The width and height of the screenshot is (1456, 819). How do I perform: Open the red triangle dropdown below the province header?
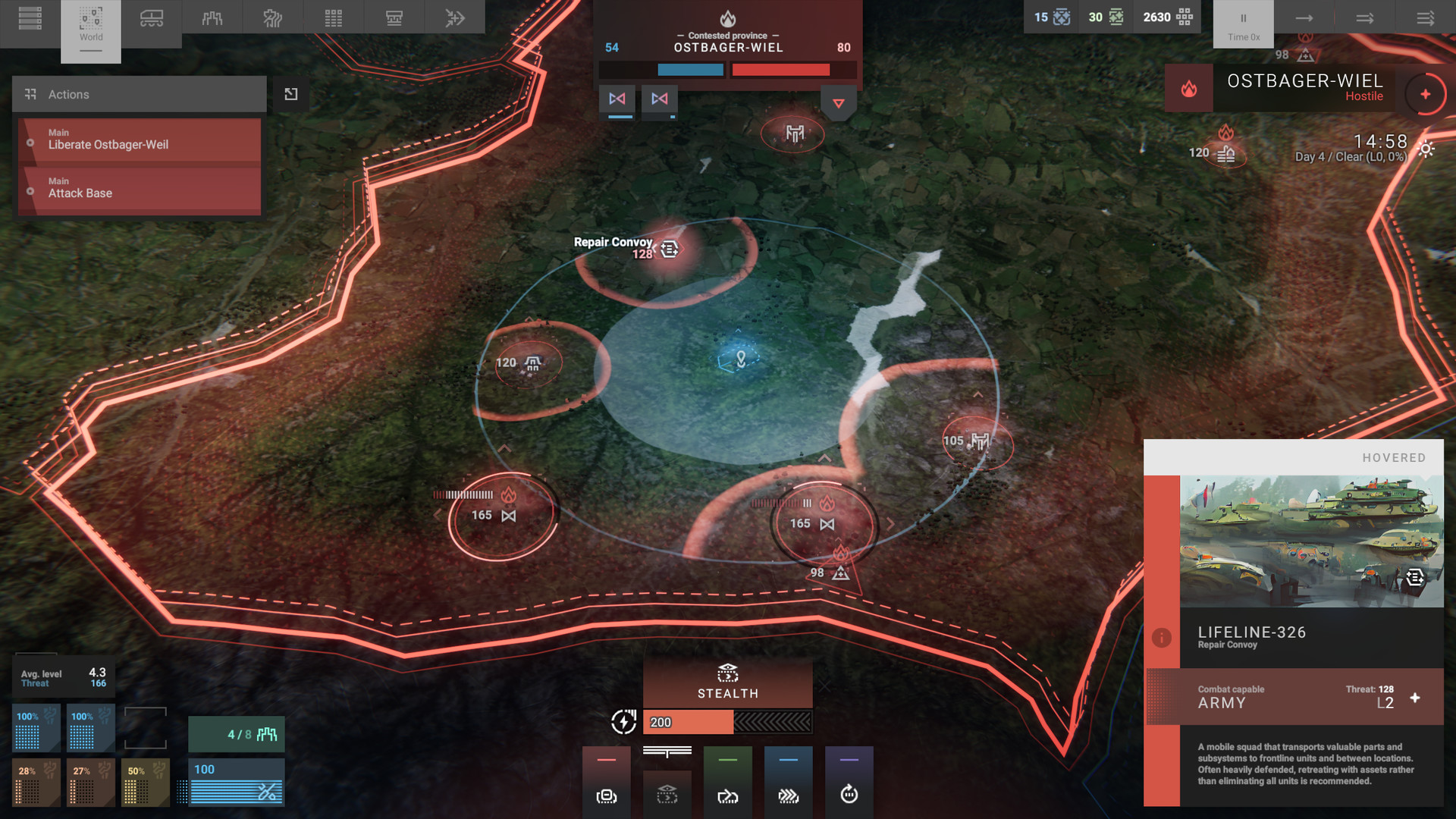click(x=838, y=104)
